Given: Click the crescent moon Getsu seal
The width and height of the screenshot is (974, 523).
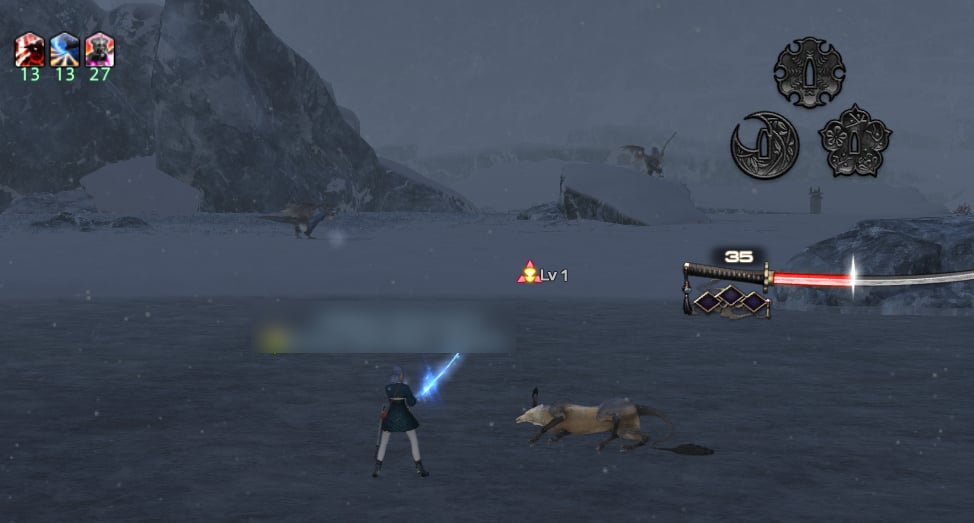Looking at the screenshot, I should [765, 145].
